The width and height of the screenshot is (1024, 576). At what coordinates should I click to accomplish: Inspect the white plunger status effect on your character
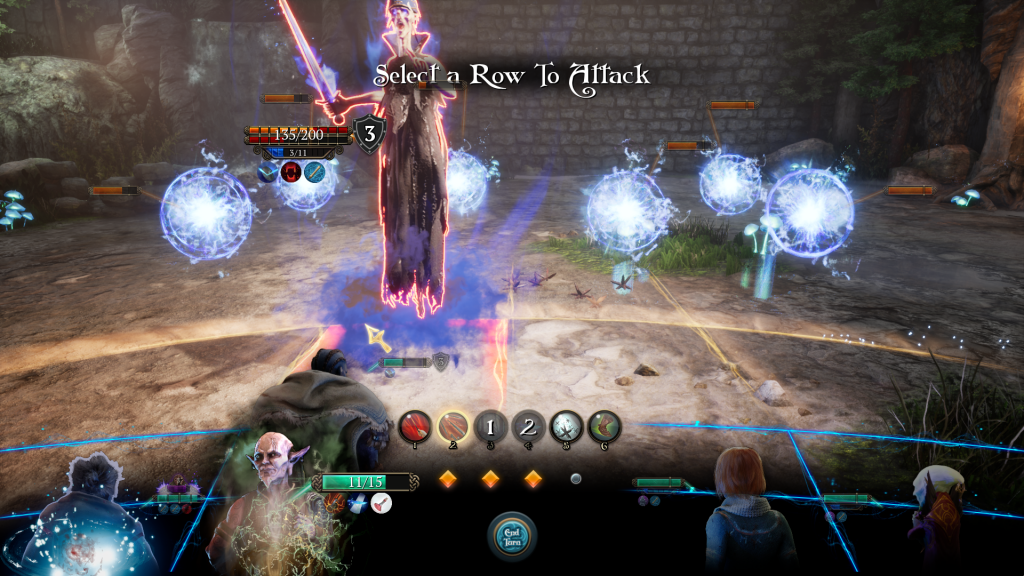381,503
